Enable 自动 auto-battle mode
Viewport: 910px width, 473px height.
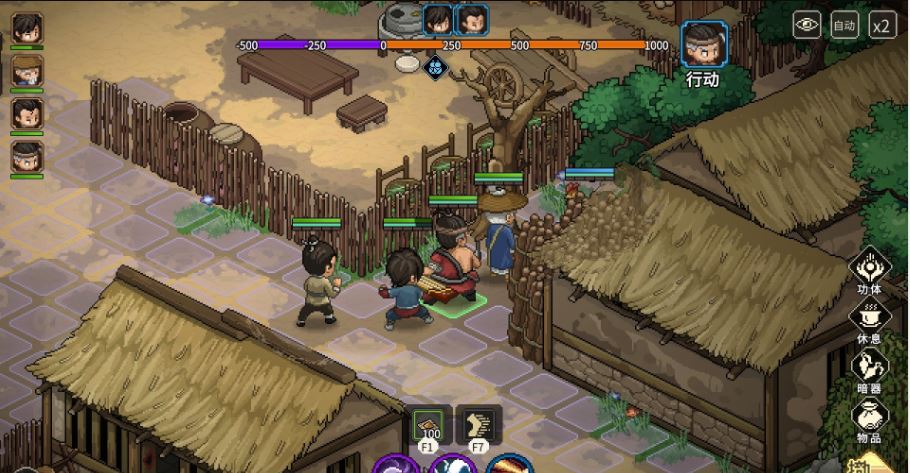pos(845,25)
